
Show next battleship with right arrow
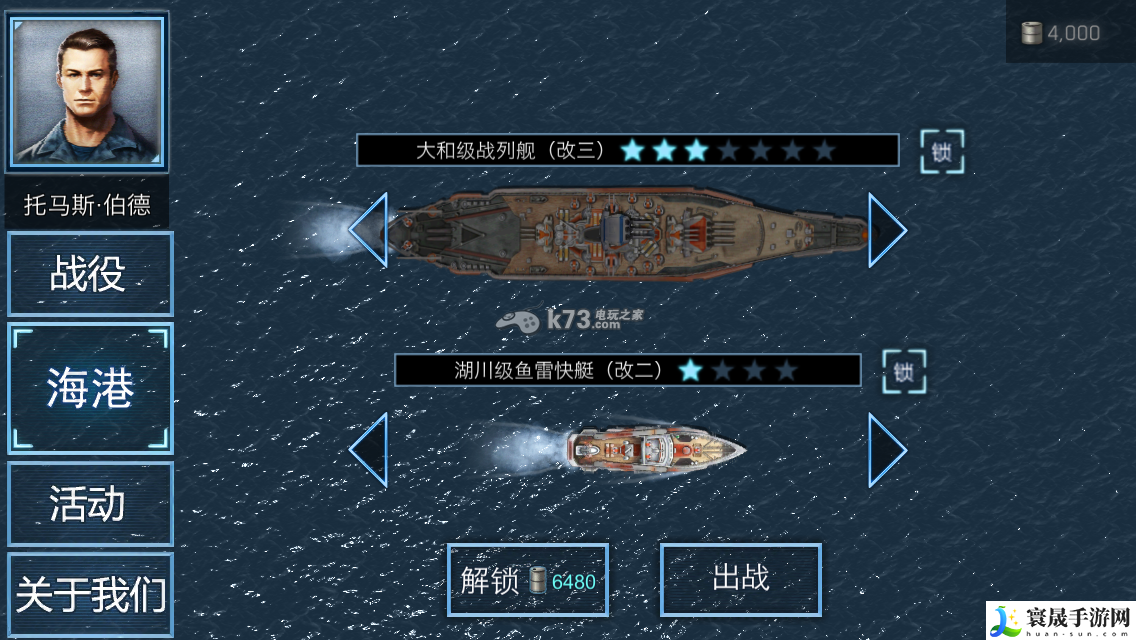(x=887, y=230)
